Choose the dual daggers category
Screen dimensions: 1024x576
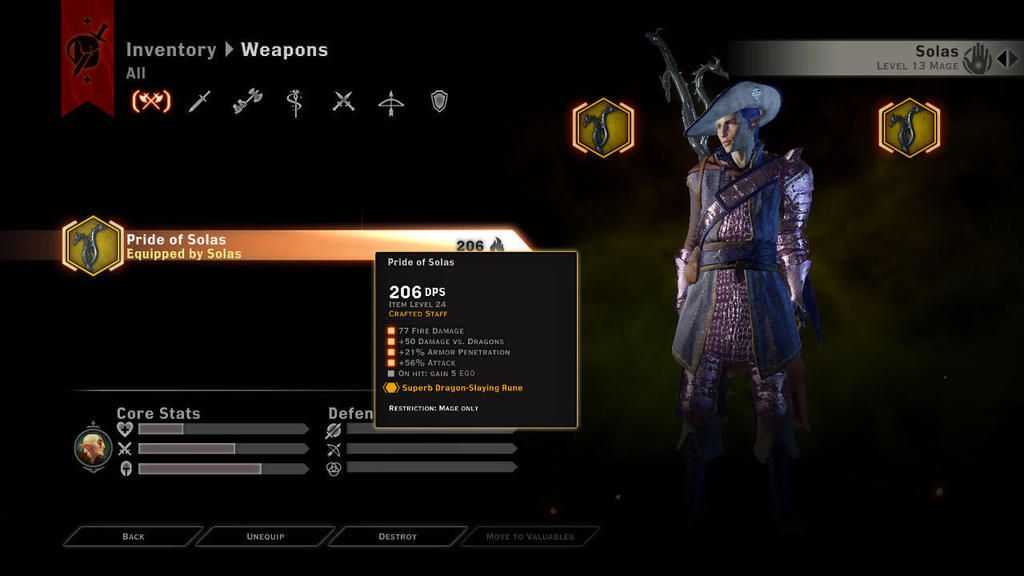coord(344,101)
